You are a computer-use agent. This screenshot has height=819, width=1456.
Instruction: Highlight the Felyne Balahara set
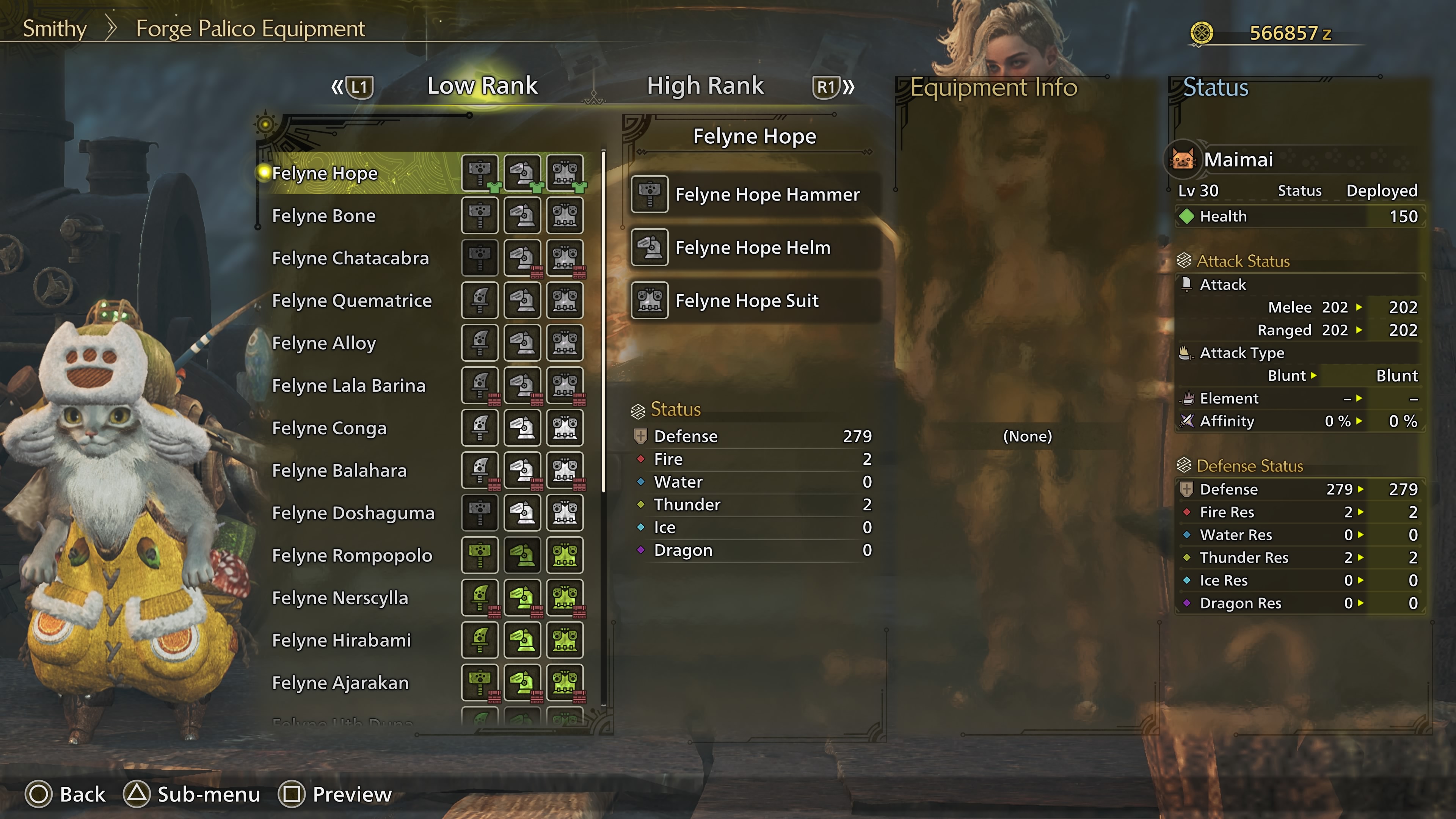[339, 470]
